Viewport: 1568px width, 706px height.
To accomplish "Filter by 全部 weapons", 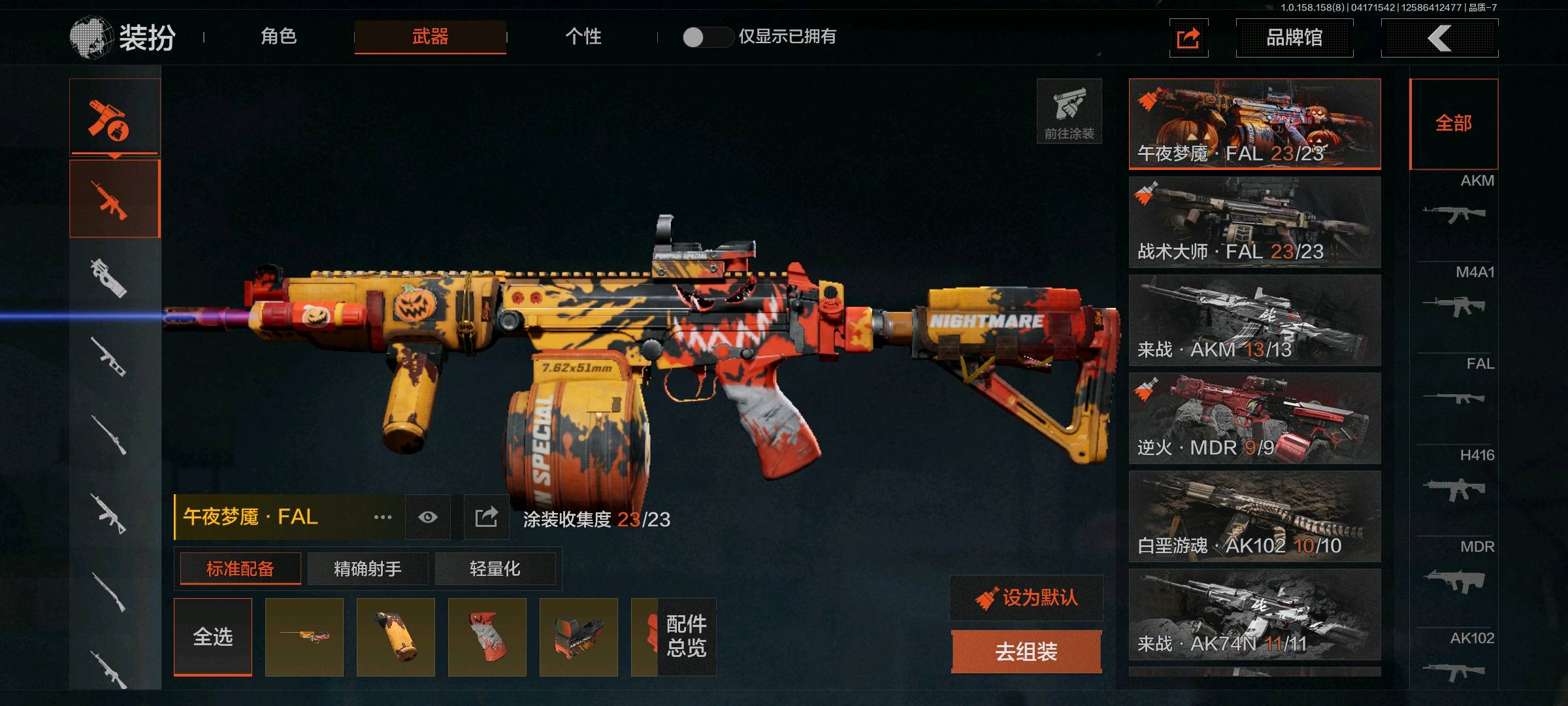I will [x=1454, y=124].
